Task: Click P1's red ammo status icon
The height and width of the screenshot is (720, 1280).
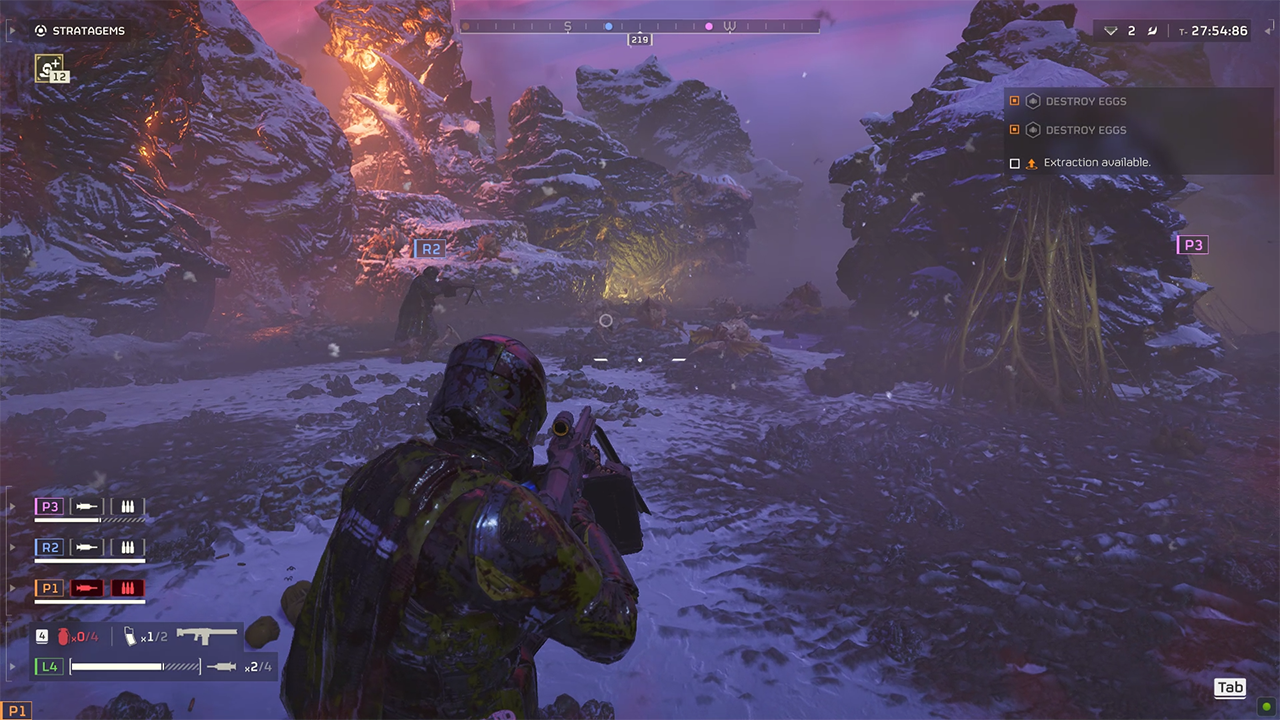Action: tap(127, 588)
